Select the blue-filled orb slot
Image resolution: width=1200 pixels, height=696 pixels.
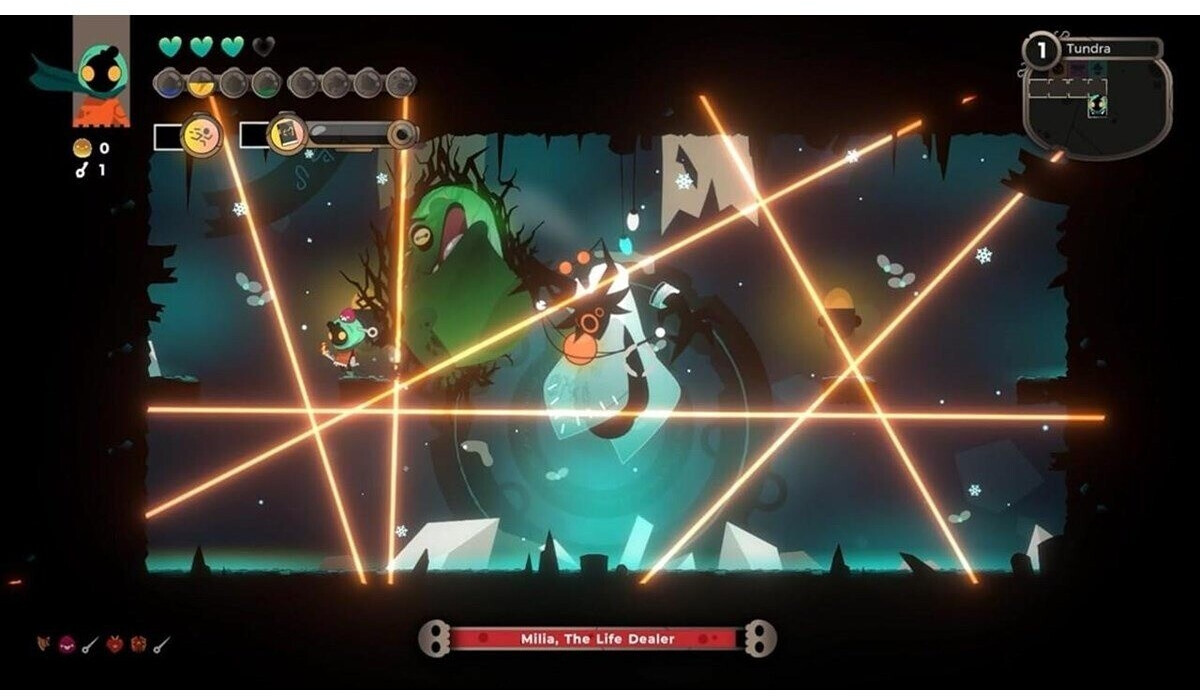pyautogui.click(x=169, y=83)
